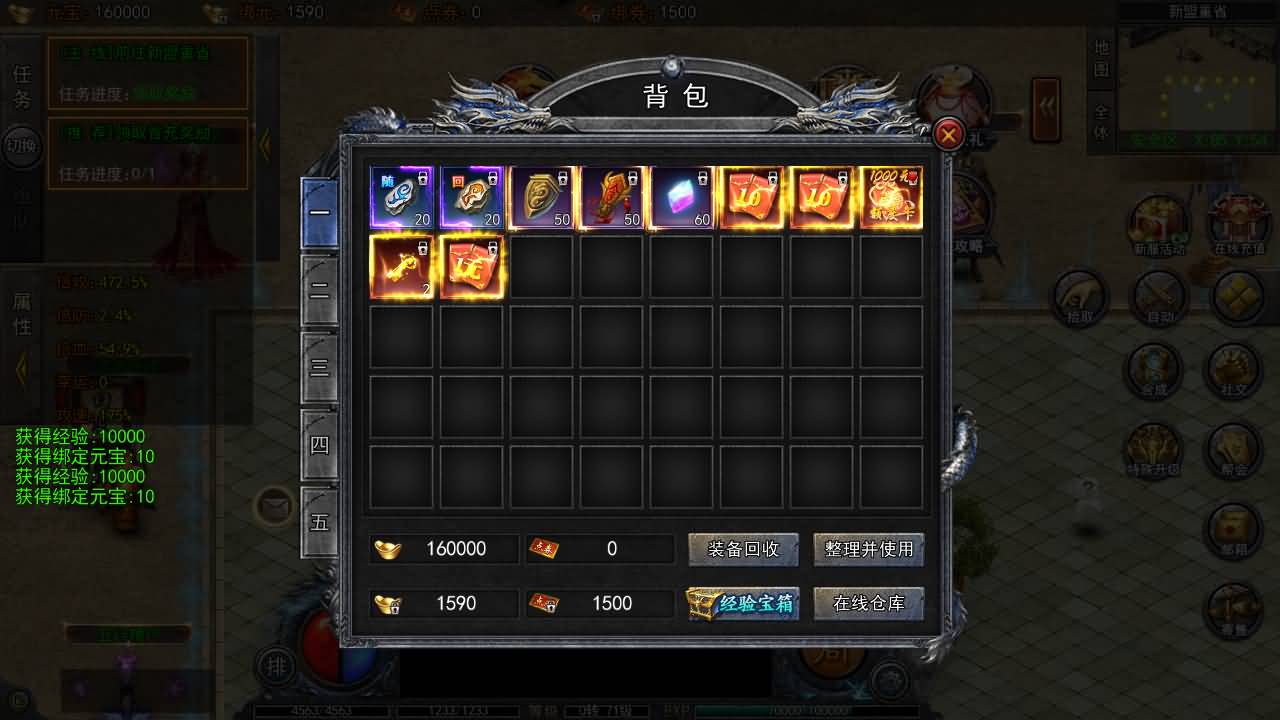Select the 1000元 card item
The height and width of the screenshot is (720, 1280).
point(891,197)
